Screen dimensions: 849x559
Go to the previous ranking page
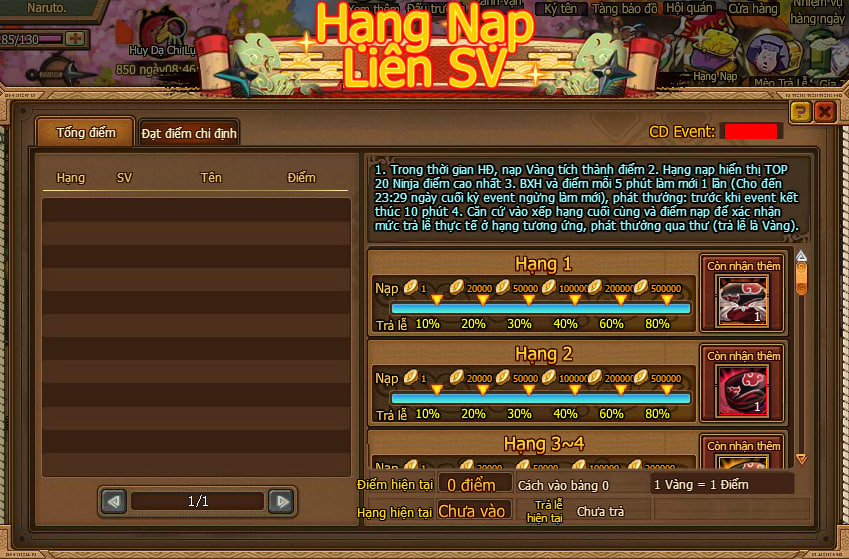pyautogui.click(x=113, y=501)
